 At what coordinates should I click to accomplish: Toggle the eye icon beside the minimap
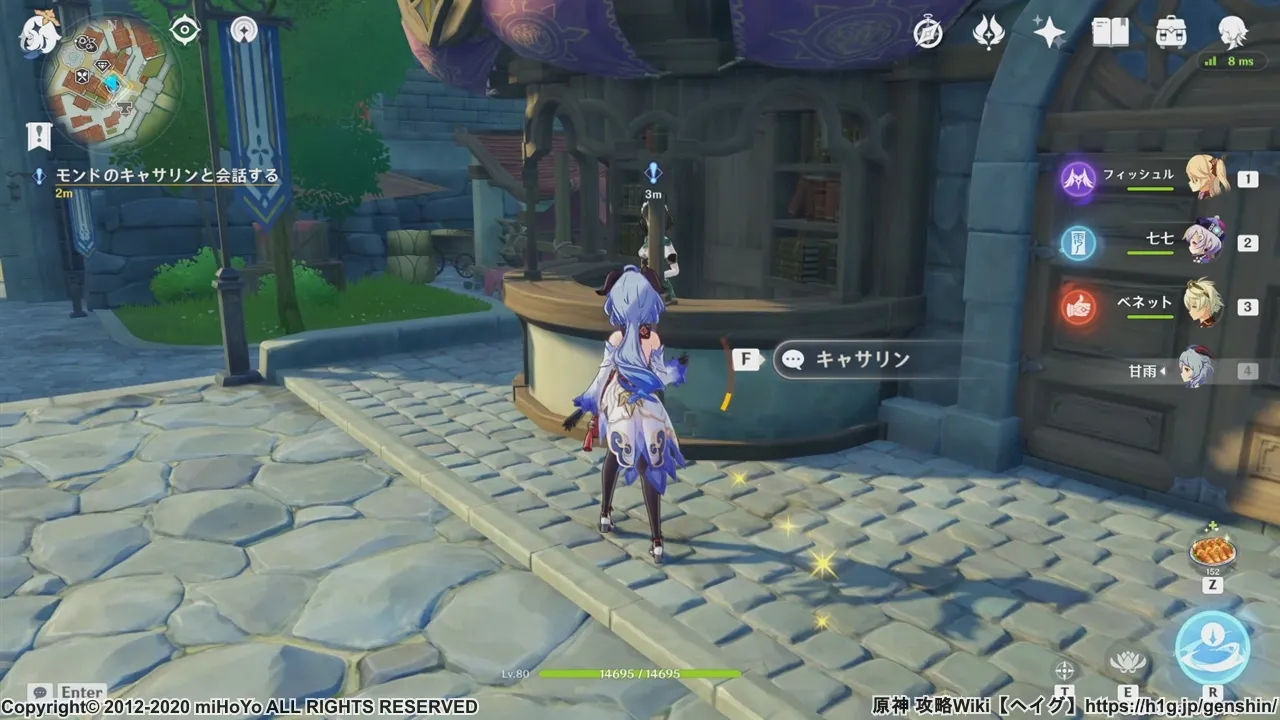pyautogui.click(x=183, y=30)
